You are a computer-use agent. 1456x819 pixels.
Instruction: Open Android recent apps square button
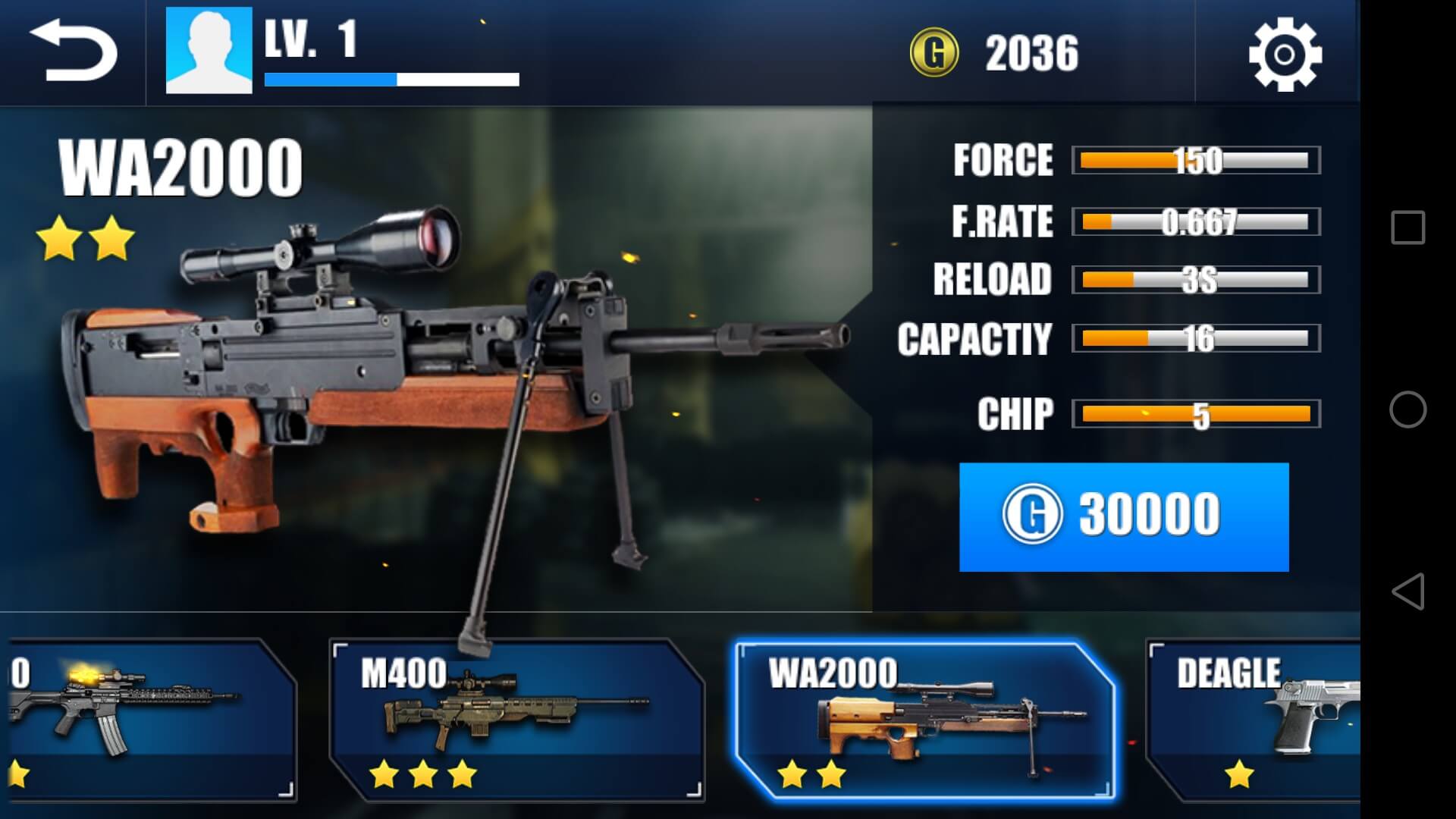coord(1407,227)
